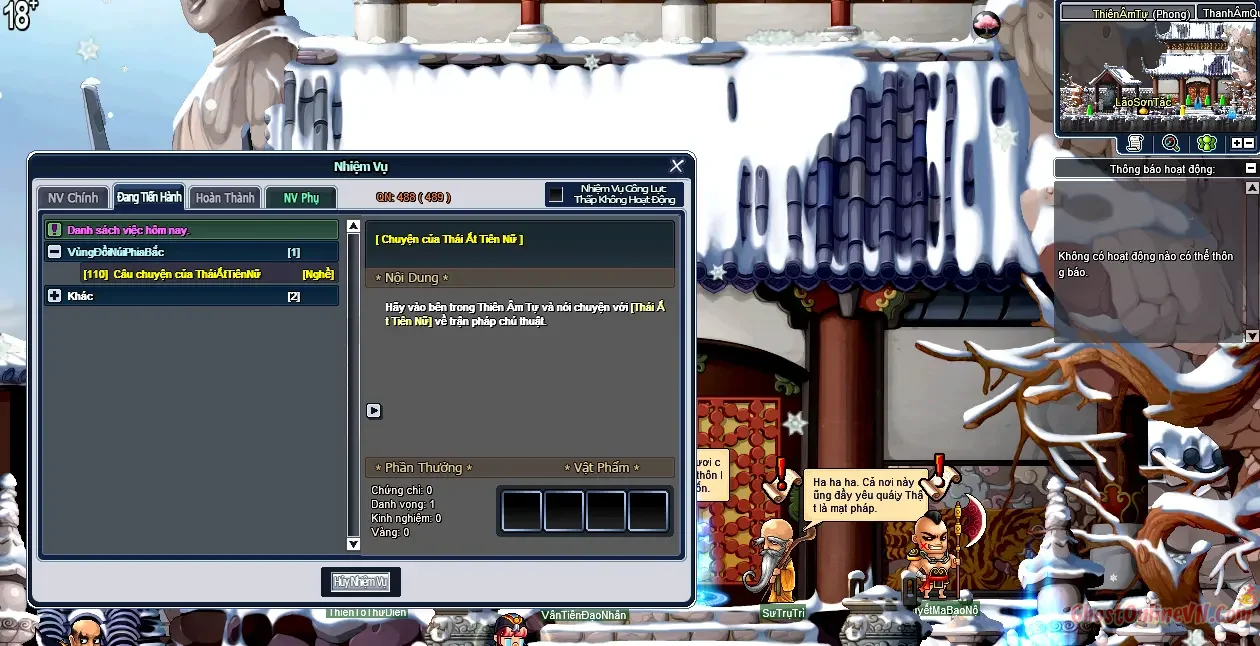Image resolution: width=1260 pixels, height=646 pixels.
Task: Show the NV Phụ side quests tab
Action: pos(301,198)
